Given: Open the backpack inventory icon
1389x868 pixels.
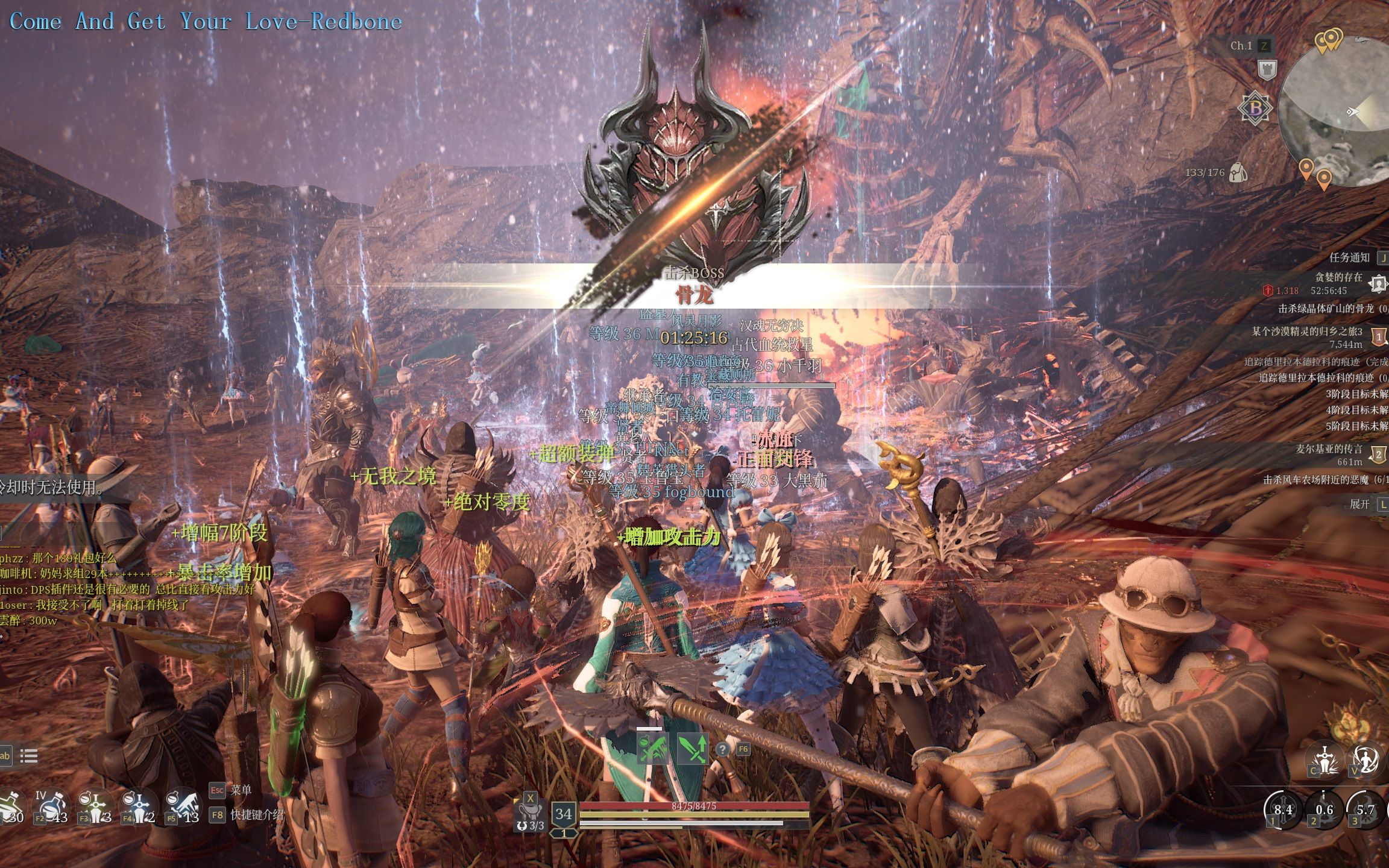Looking at the screenshot, I should [1237, 172].
